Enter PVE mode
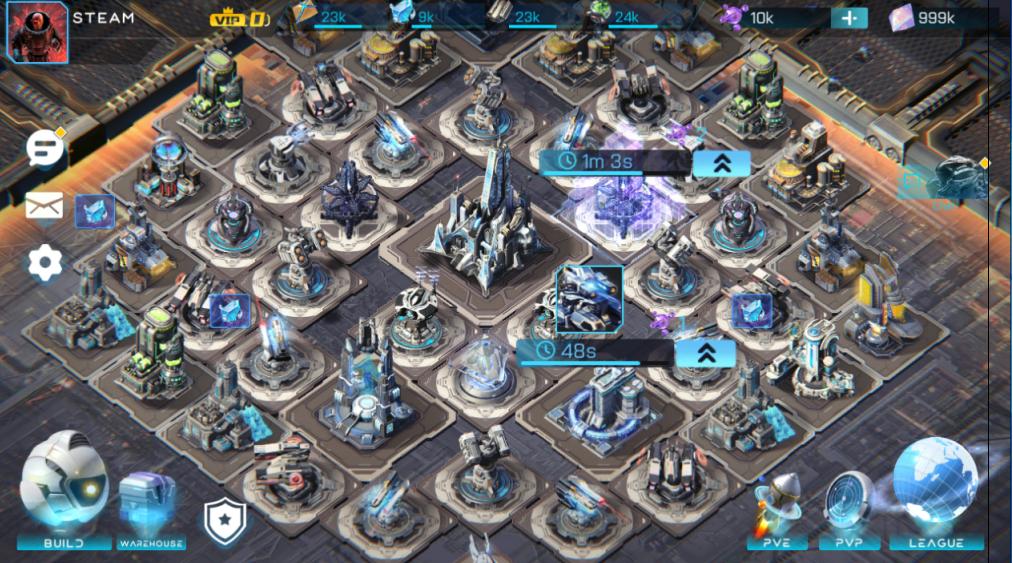 (x=777, y=510)
